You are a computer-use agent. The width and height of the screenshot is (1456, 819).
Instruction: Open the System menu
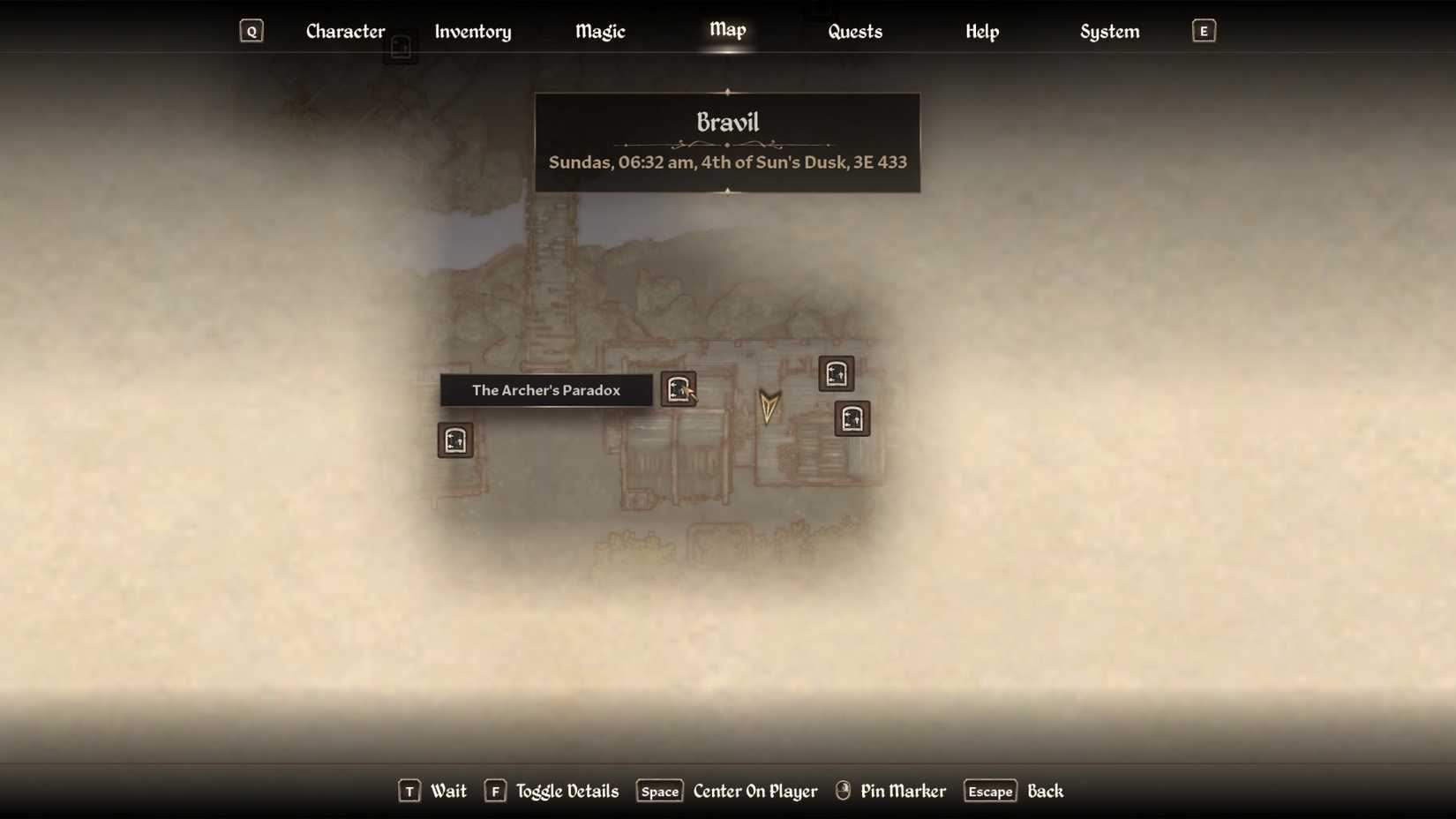[1109, 31]
